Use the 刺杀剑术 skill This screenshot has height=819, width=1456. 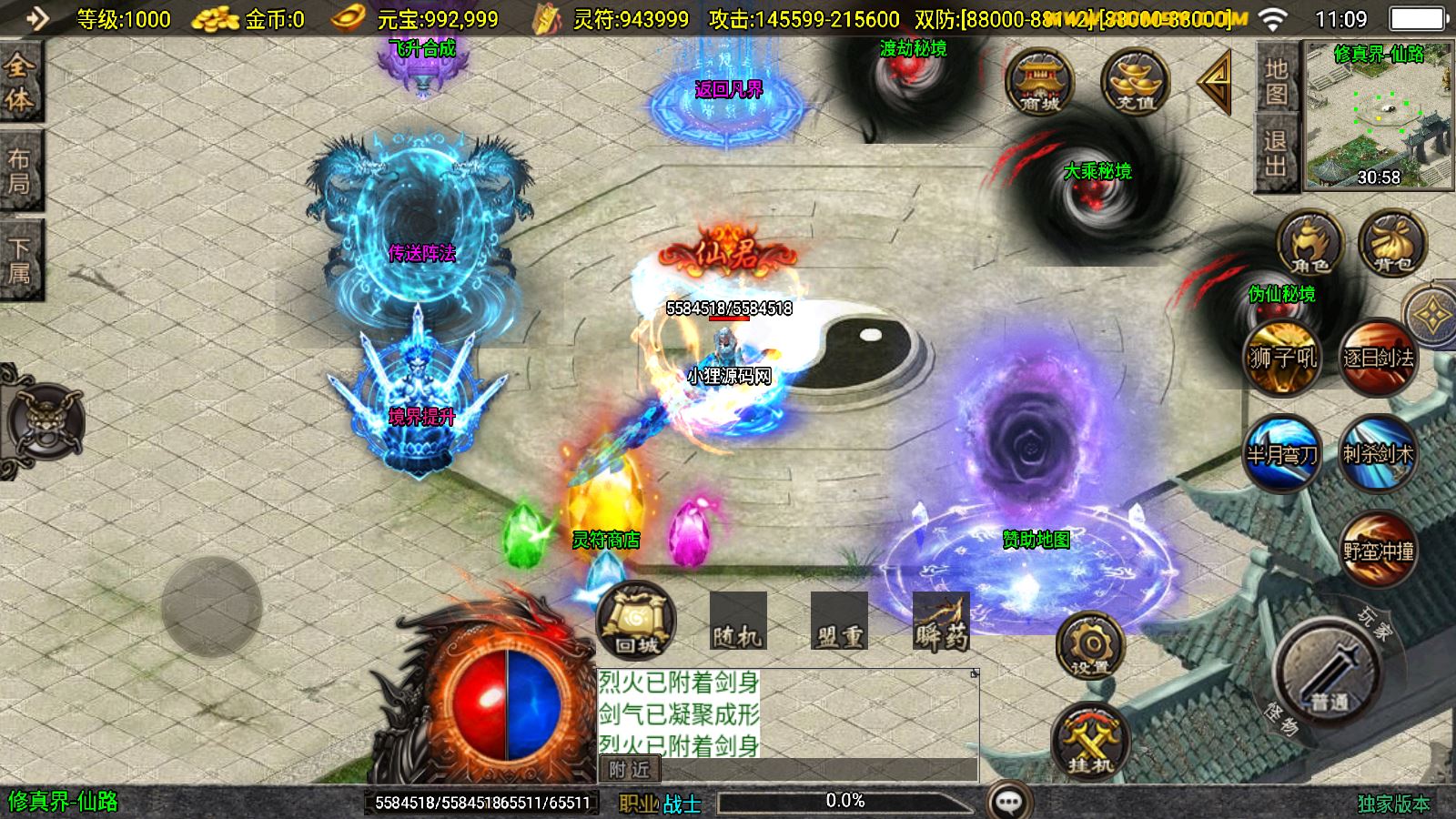1378,452
